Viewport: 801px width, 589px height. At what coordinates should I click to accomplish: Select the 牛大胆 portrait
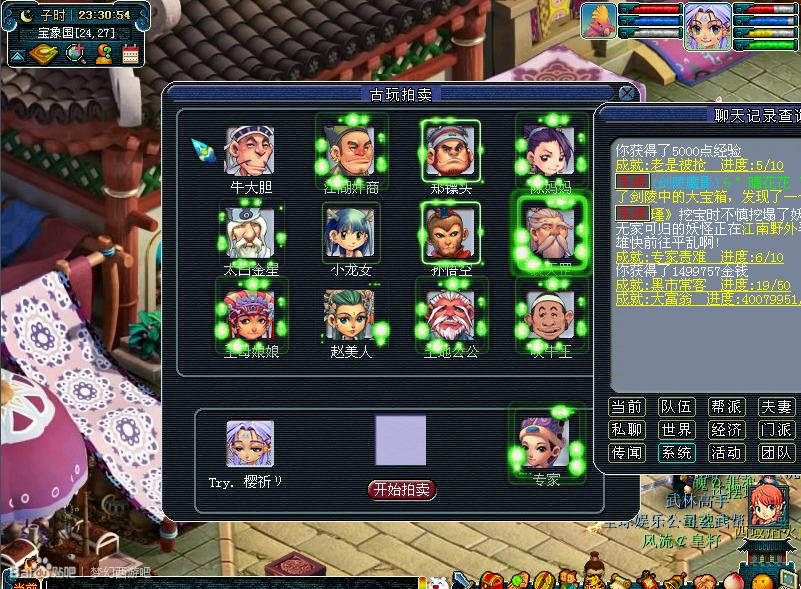coord(250,151)
